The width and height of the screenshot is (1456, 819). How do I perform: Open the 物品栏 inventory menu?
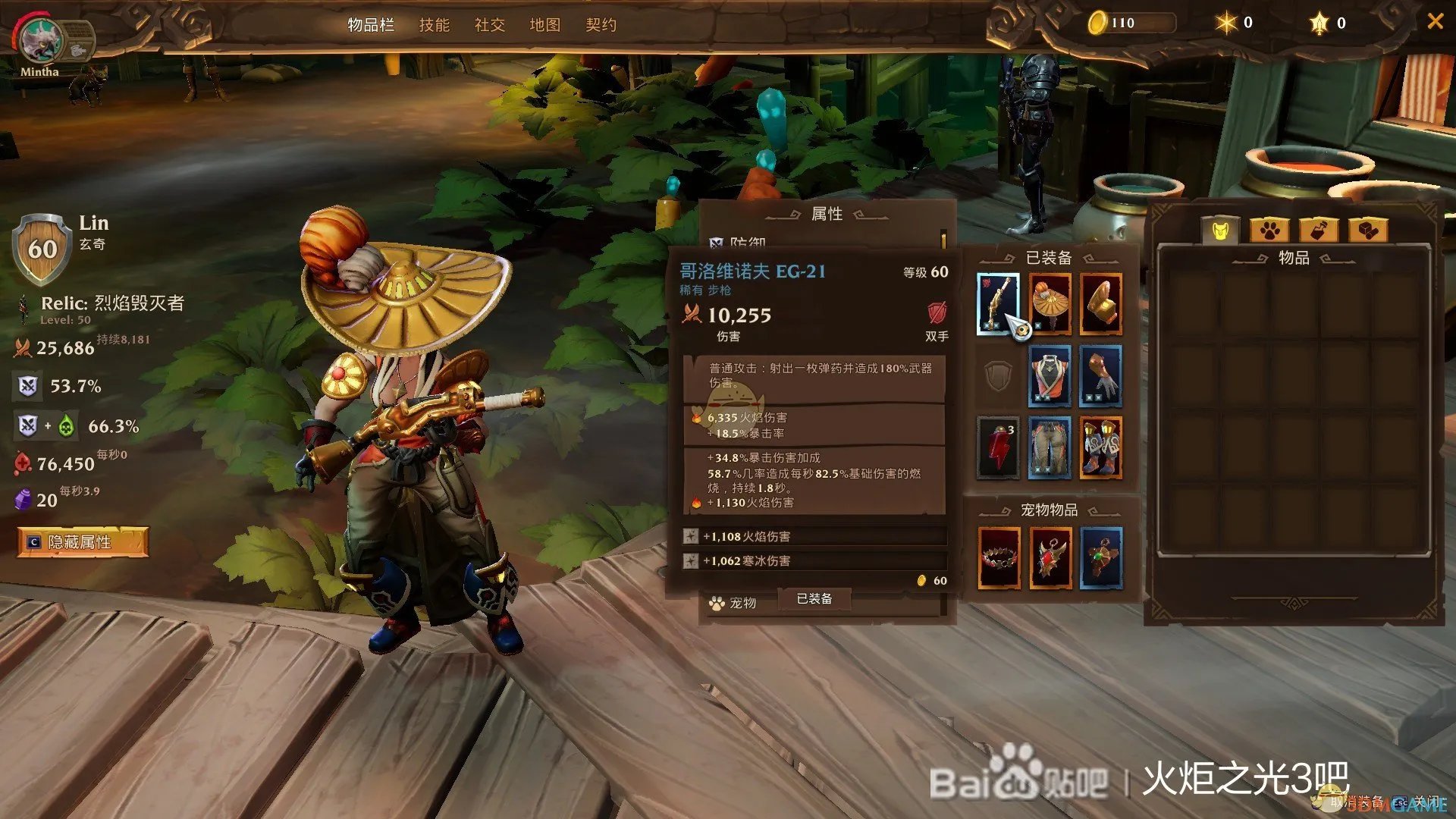click(371, 25)
